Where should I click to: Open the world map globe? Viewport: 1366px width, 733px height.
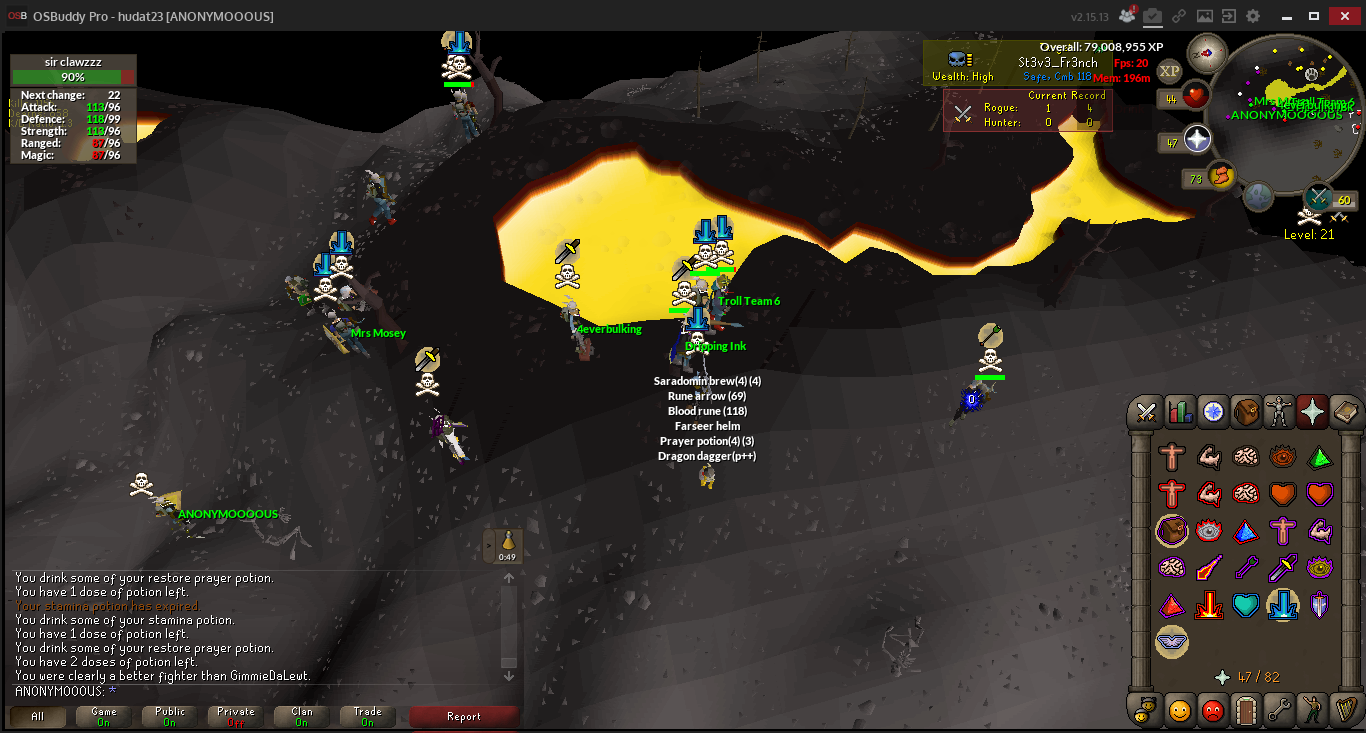point(1258,196)
